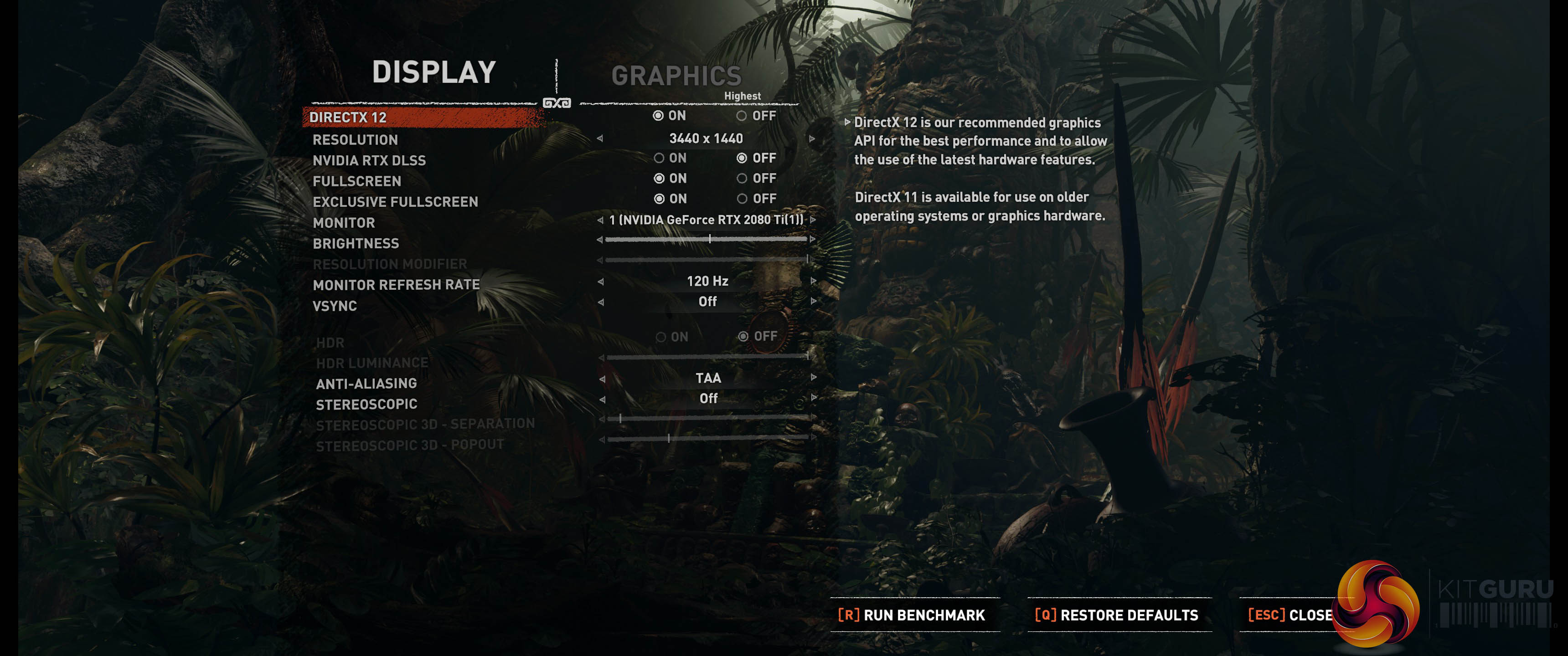
Task: Change VSync using its right arrow
Action: 813,301
